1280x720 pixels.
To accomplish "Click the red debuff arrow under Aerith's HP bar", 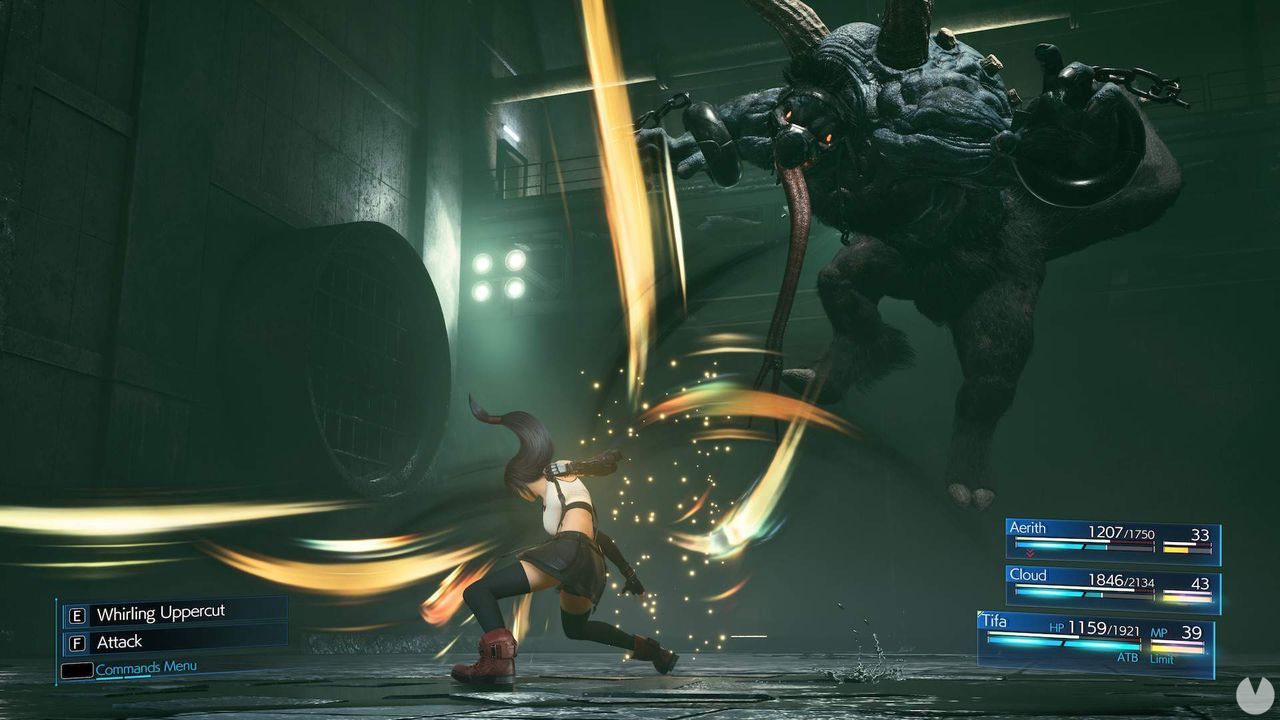I will pos(1030,553).
